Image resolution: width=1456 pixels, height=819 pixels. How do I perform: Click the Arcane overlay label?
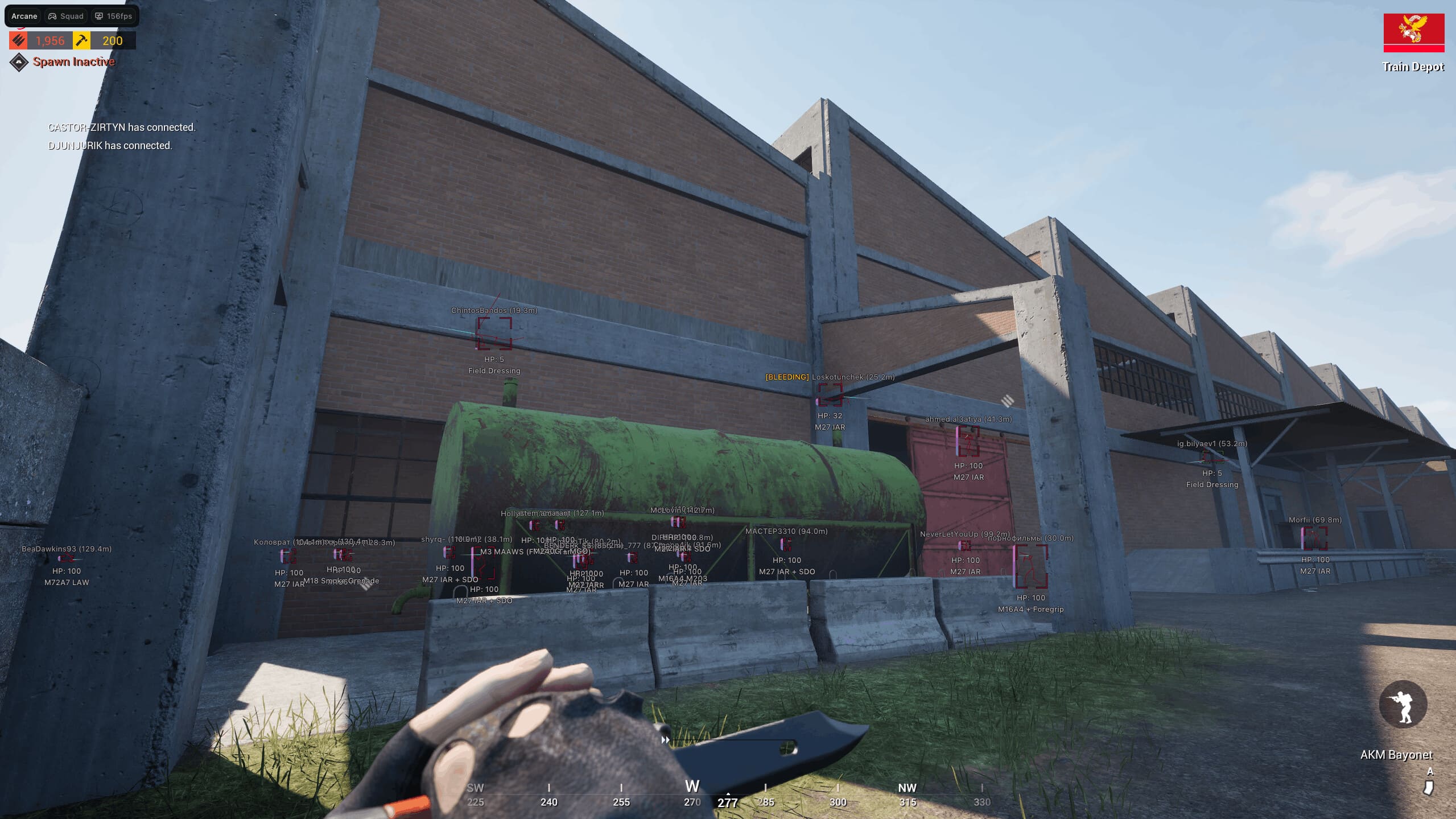point(24,16)
